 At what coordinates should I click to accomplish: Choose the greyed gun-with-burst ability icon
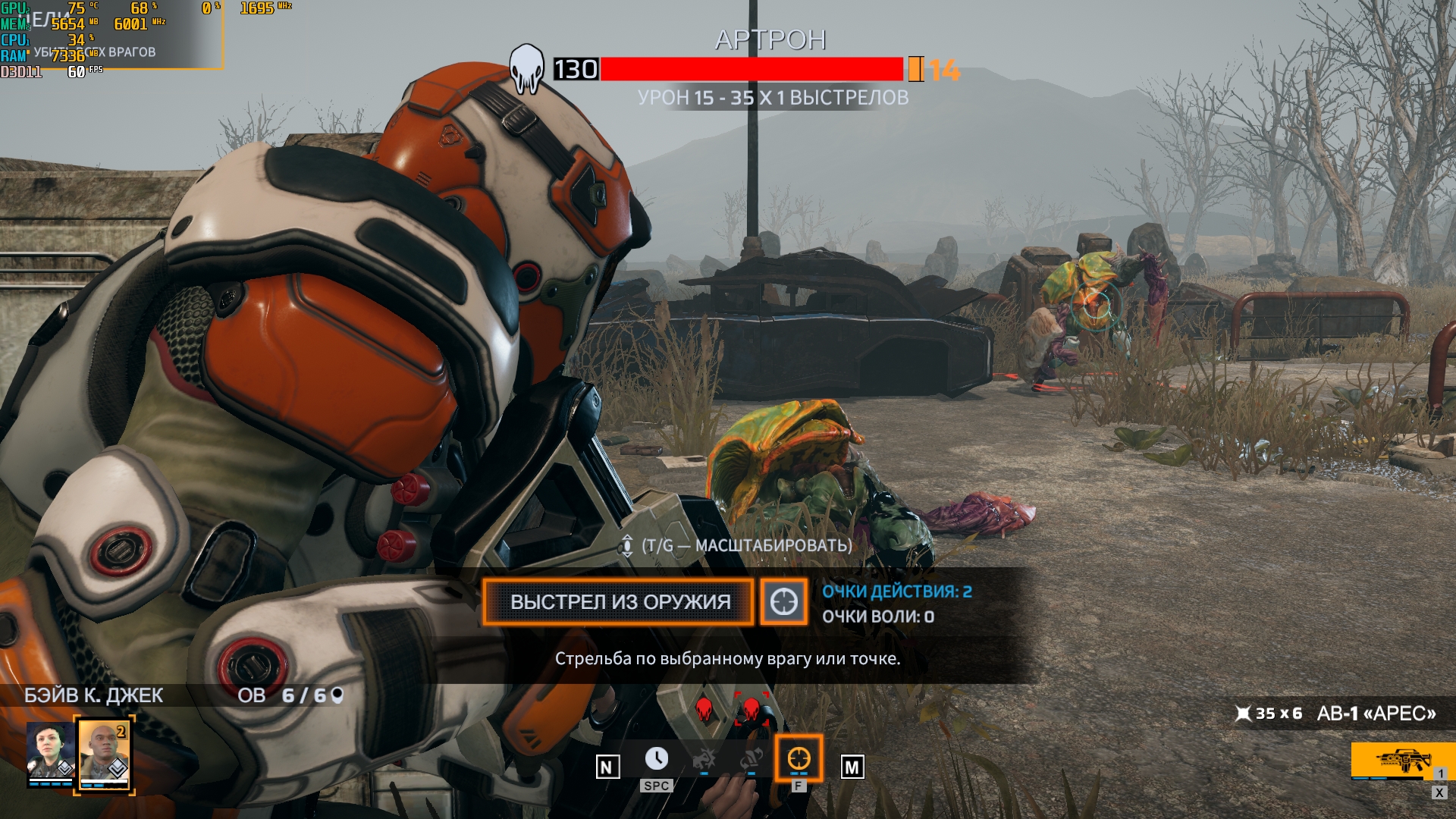click(x=704, y=759)
